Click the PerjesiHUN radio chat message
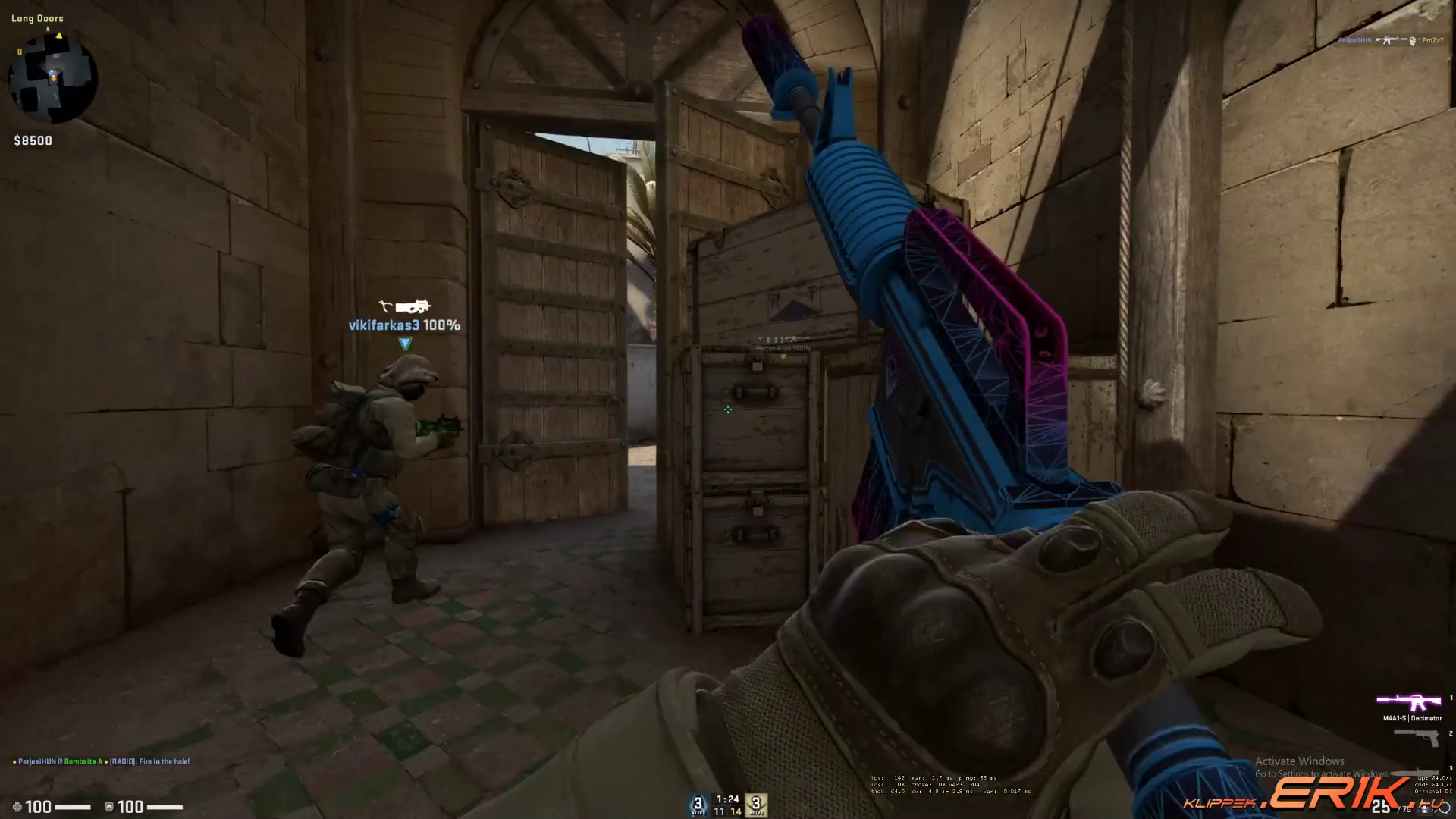 (x=102, y=761)
